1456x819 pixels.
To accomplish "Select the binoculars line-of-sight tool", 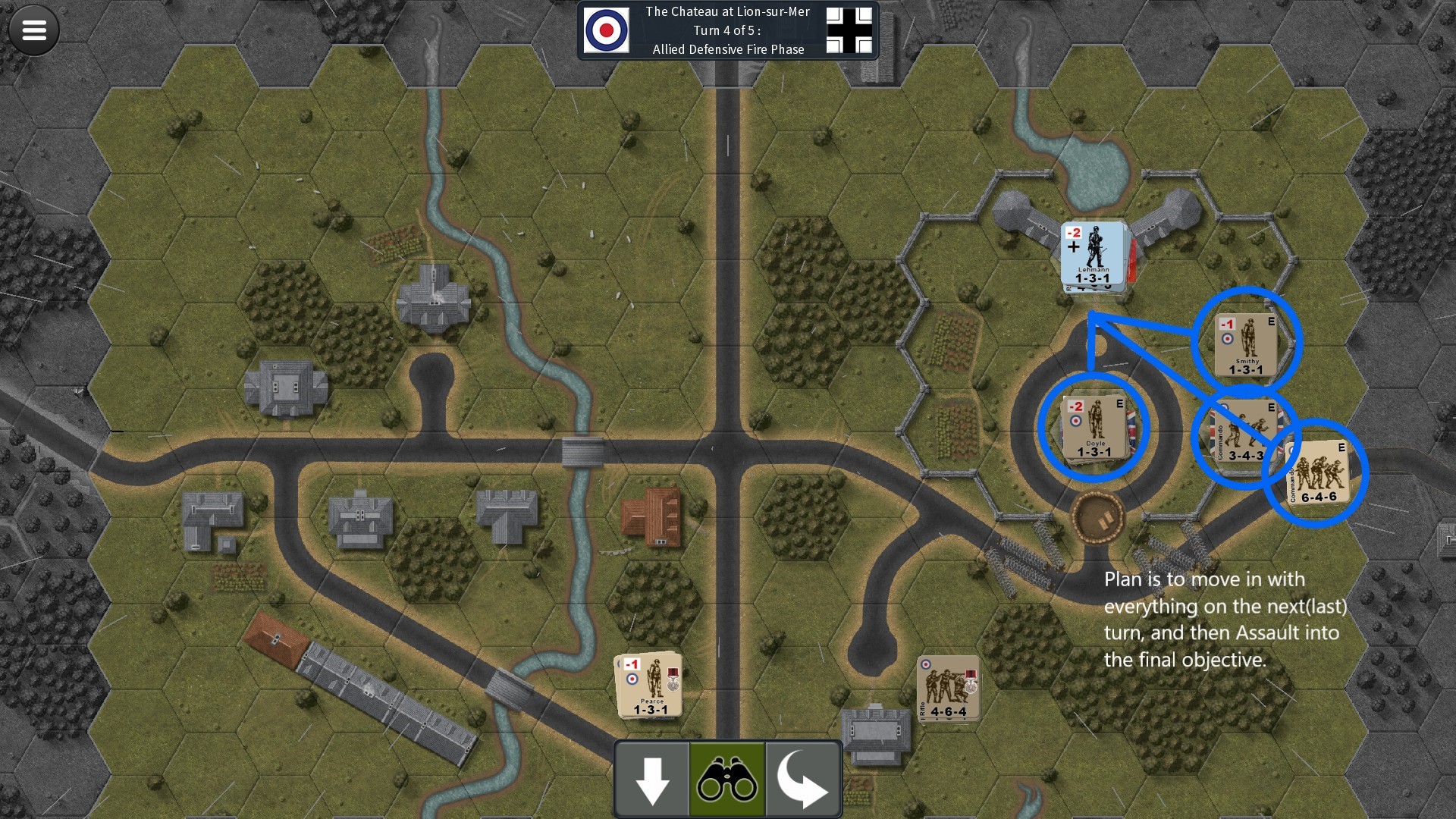I will [726, 779].
